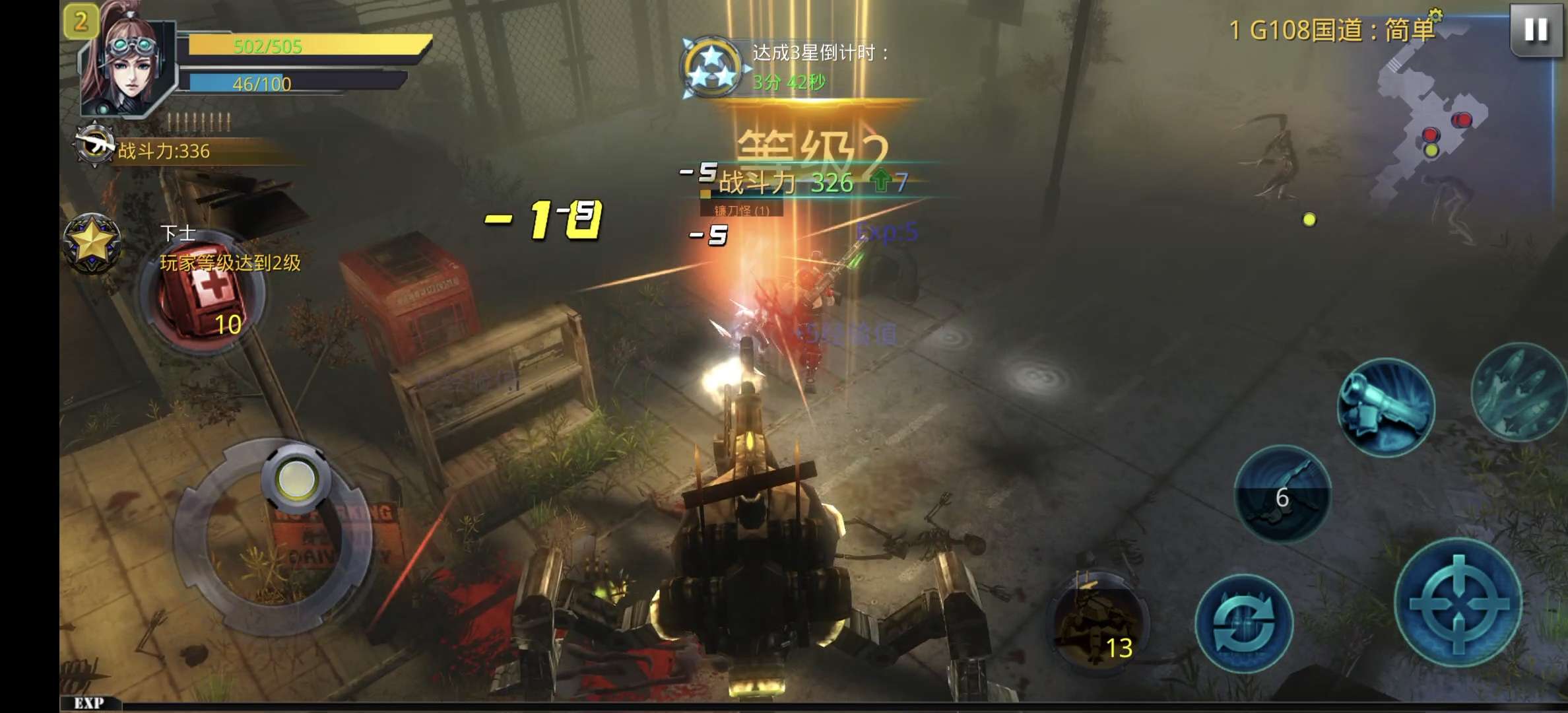This screenshot has width=1568, height=713.
Task: Activate the turret cannon skill
Action: pos(1386,407)
